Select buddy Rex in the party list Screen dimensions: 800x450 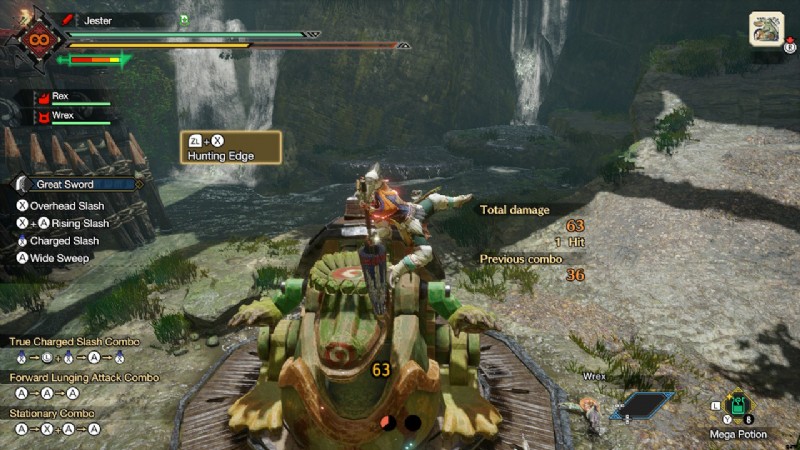point(60,97)
